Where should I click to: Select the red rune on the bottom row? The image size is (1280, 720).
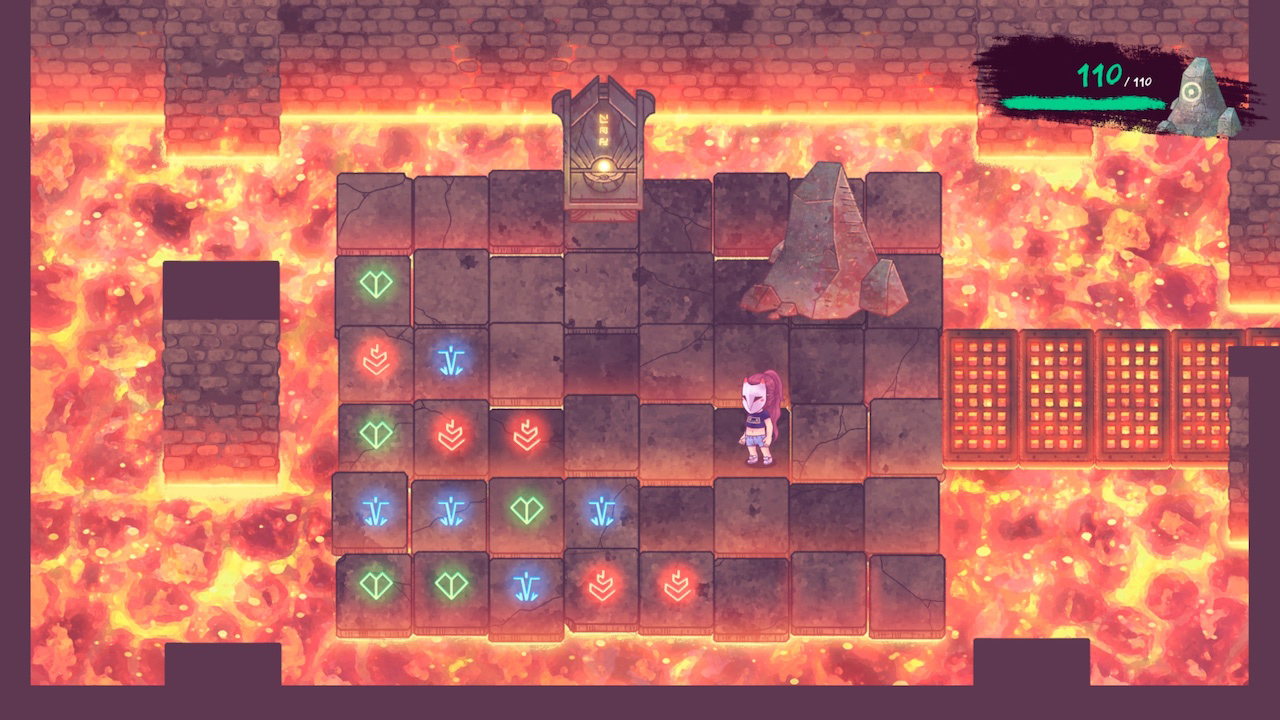[x=599, y=586]
